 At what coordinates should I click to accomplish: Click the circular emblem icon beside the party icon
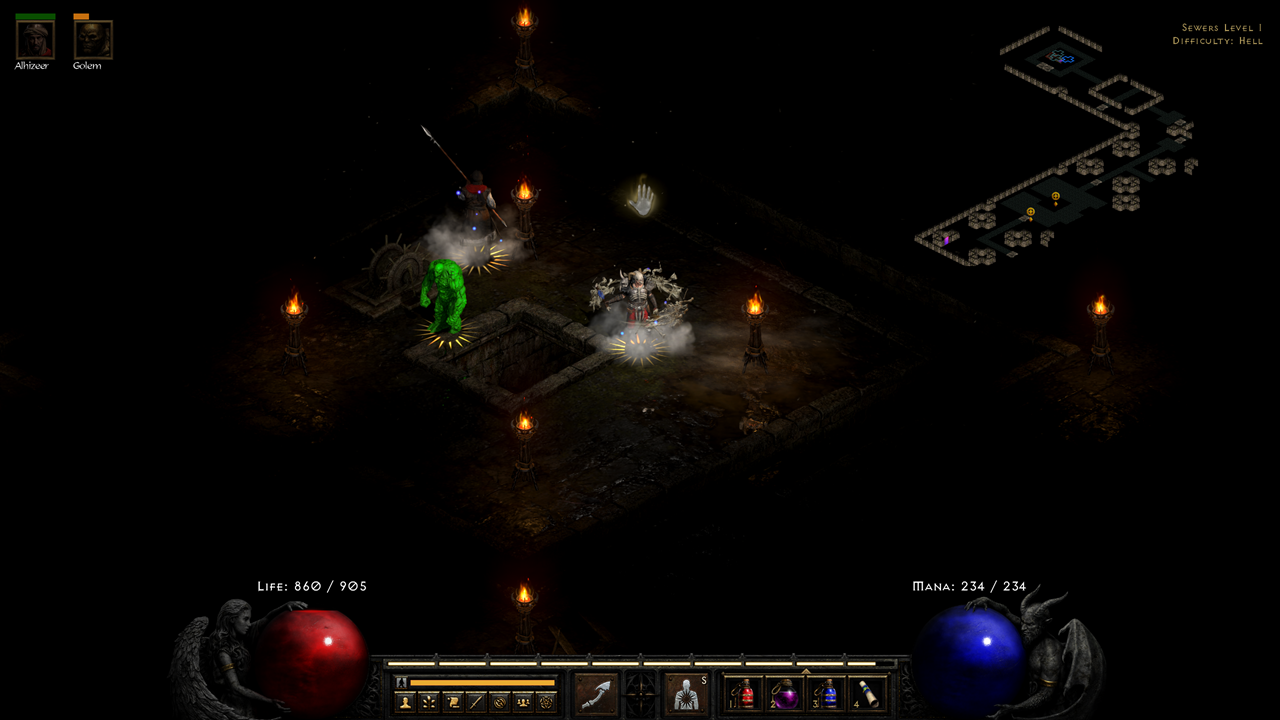[498, 702]
